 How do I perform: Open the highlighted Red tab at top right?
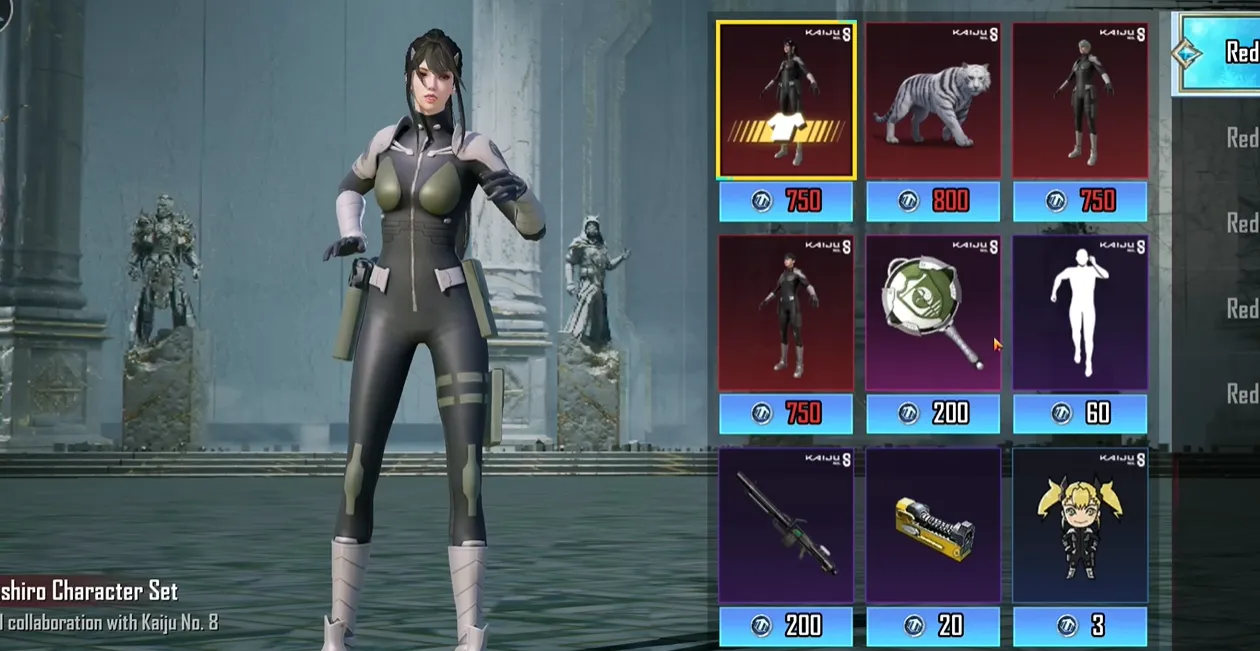(1218, 53)
